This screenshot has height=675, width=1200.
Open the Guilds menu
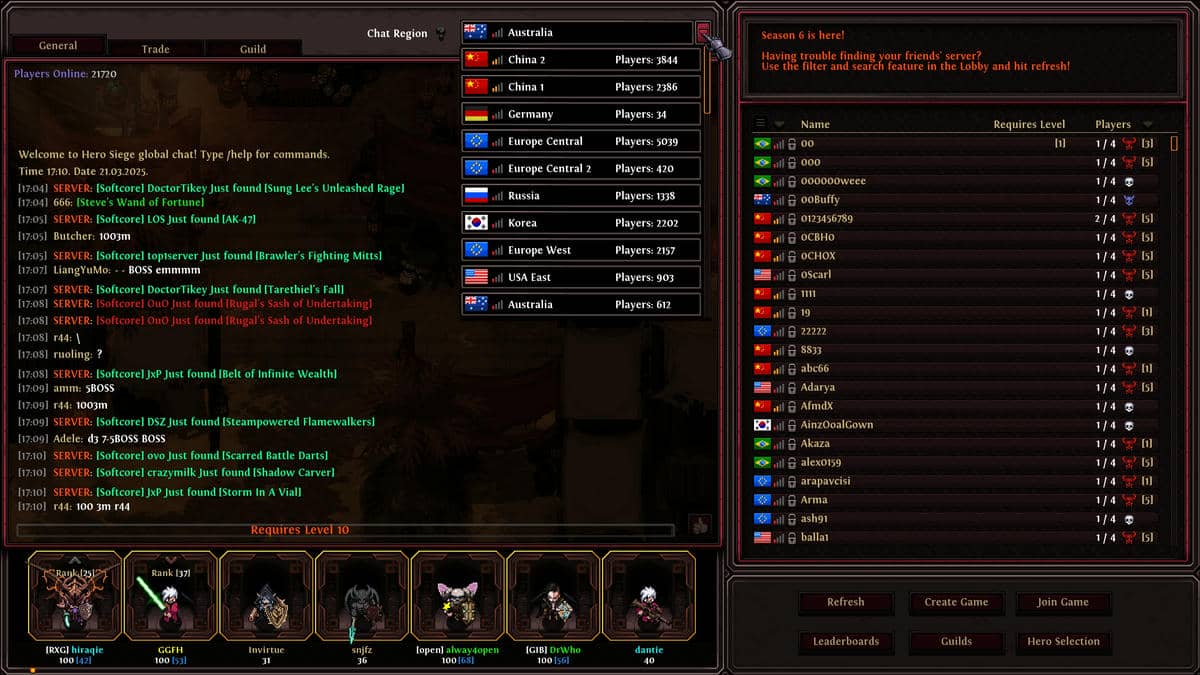coord(956,641)
